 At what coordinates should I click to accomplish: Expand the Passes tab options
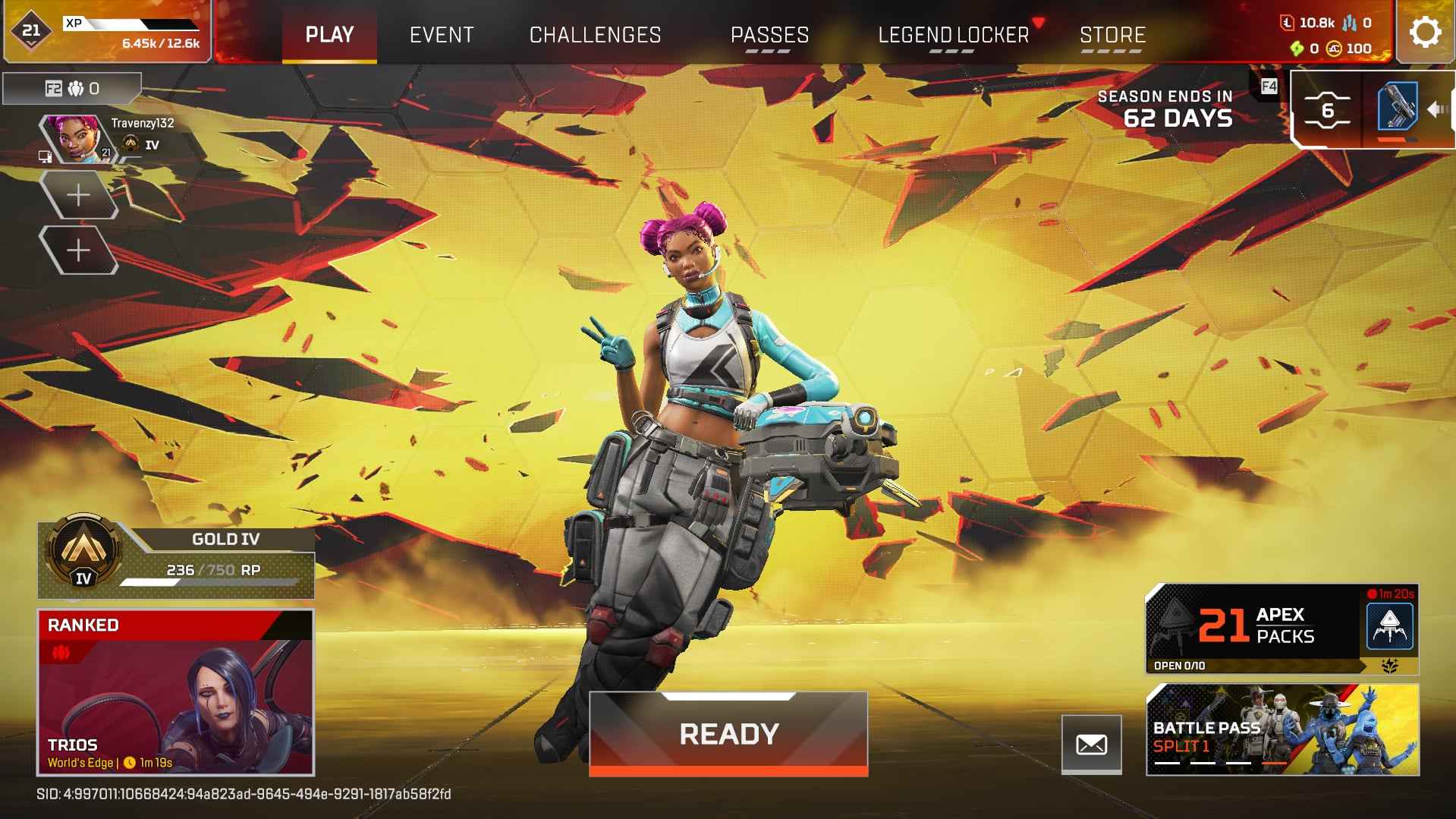(x=769, y=52)
